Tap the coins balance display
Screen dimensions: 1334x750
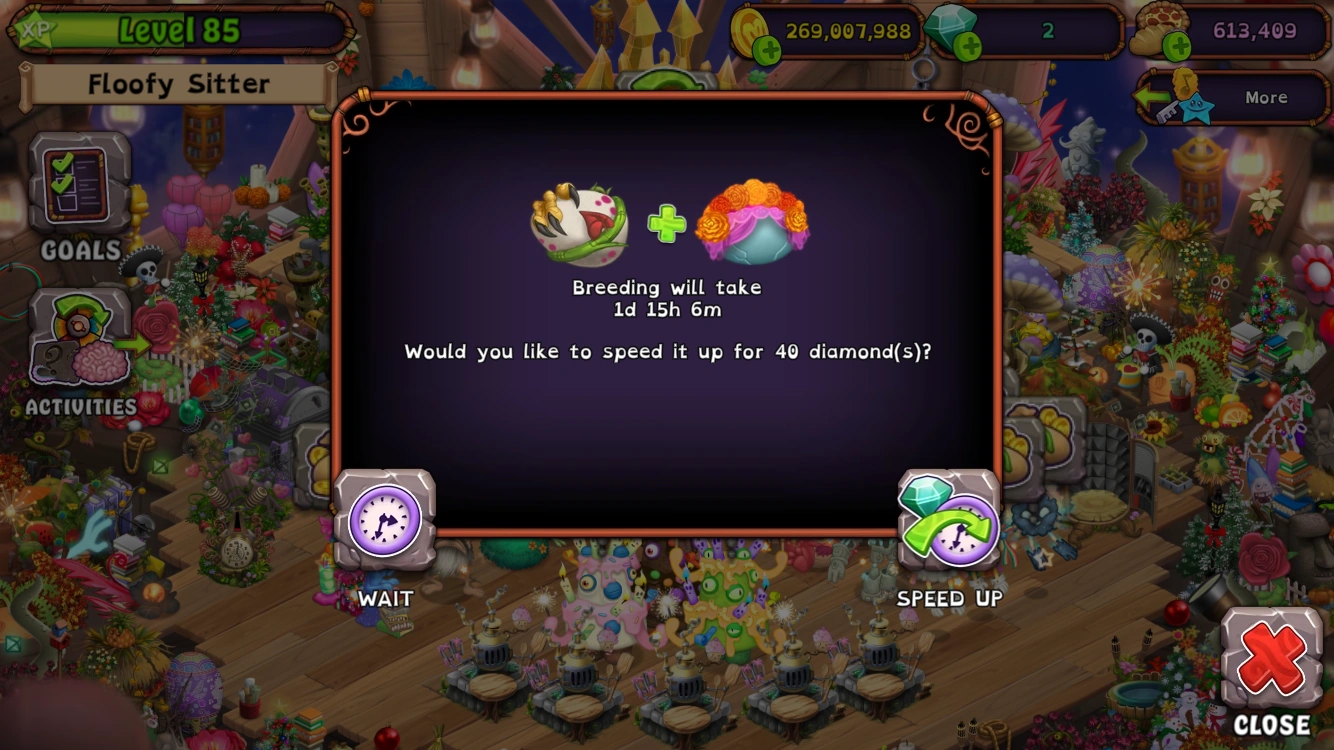pos(845,31)
